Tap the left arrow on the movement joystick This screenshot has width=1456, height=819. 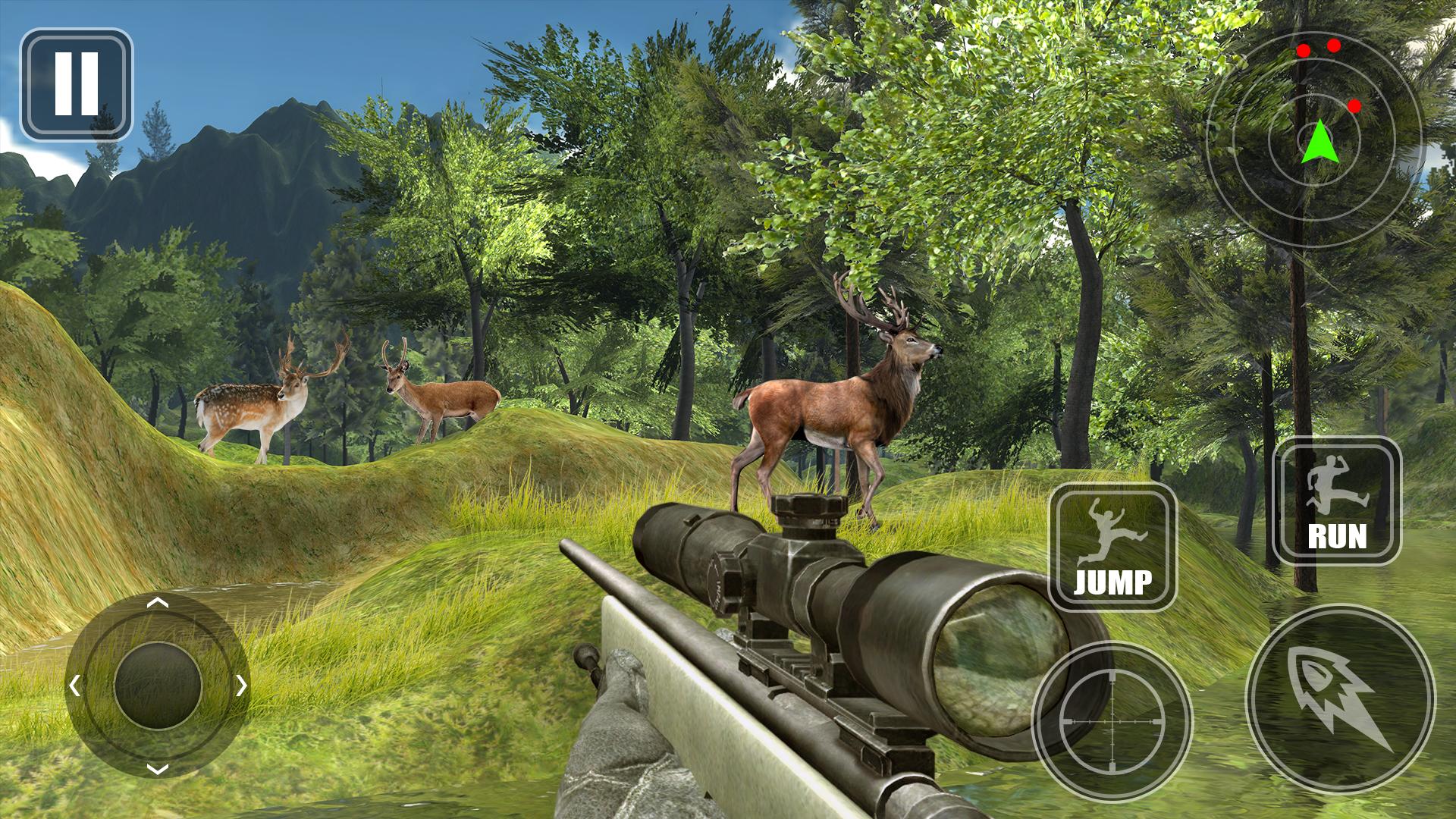click(x=74, y=686)
